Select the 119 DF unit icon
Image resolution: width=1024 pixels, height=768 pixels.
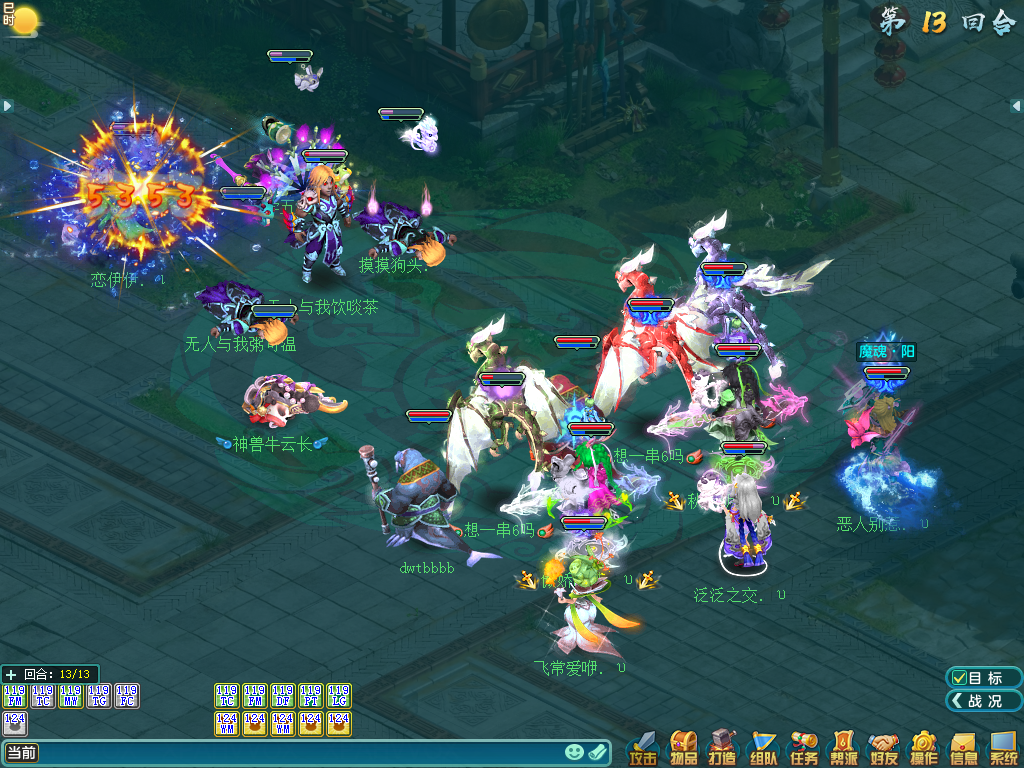(283, 695)
